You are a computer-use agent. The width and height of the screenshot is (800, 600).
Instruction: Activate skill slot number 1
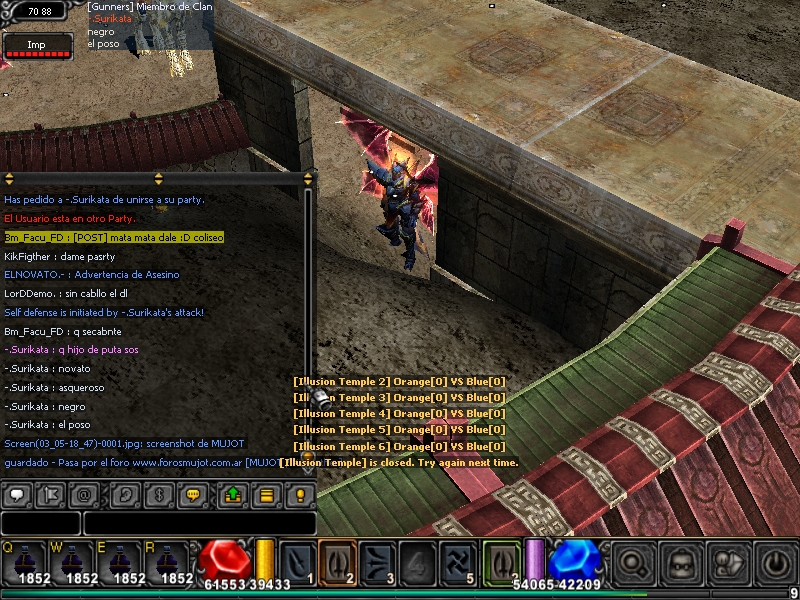point(297,560)
